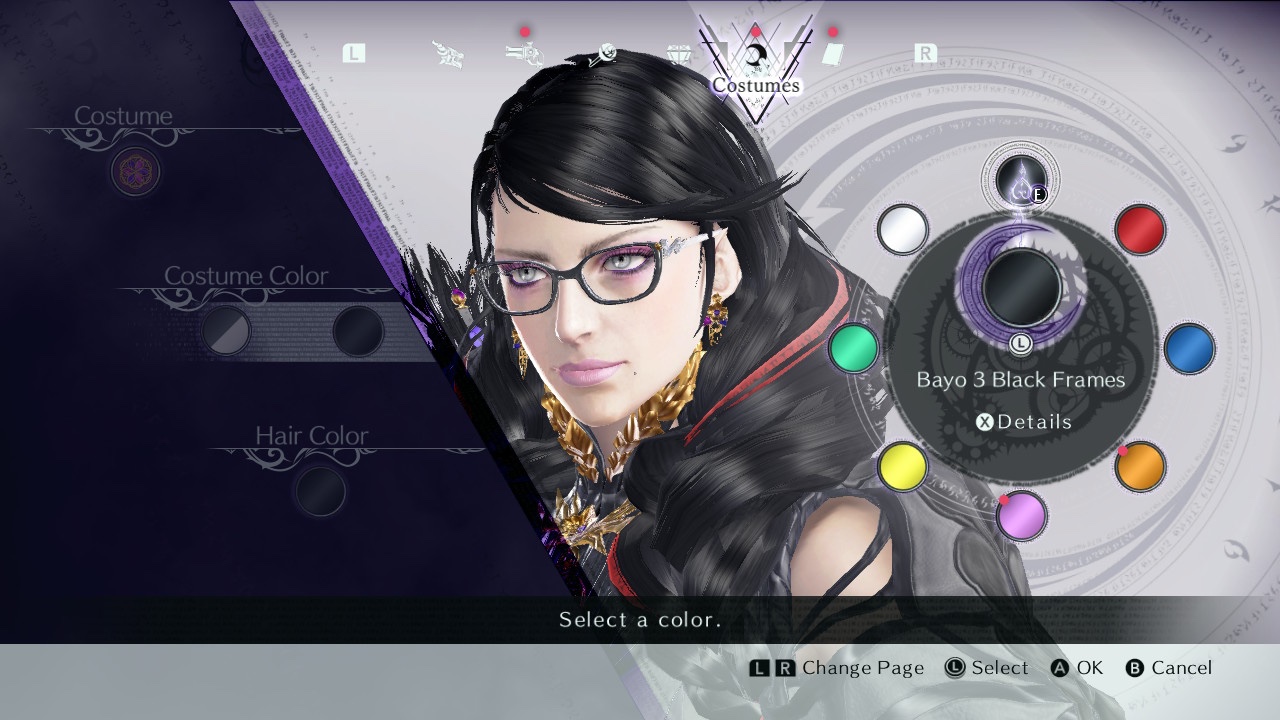This screenshot has width=1280, height=720.
Task: Open the Hair Color swatch
Action: click(320, 492)
